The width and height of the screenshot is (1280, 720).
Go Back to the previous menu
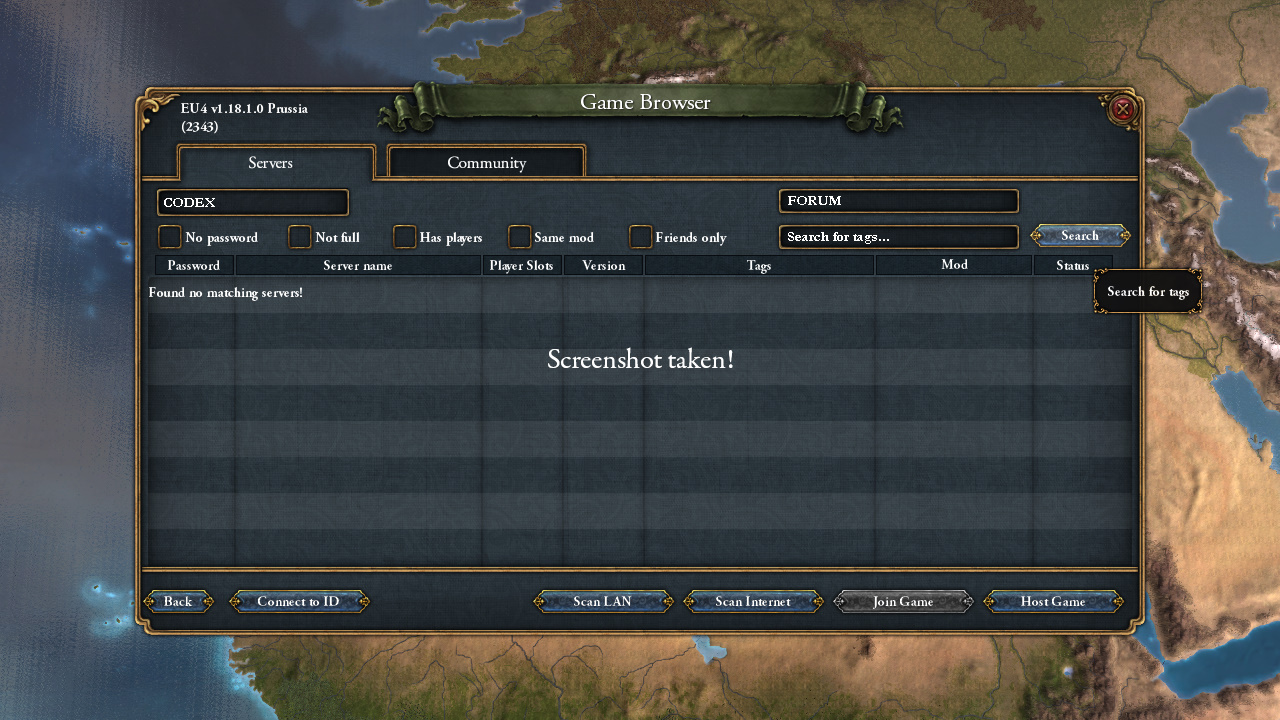coord(178,601)
